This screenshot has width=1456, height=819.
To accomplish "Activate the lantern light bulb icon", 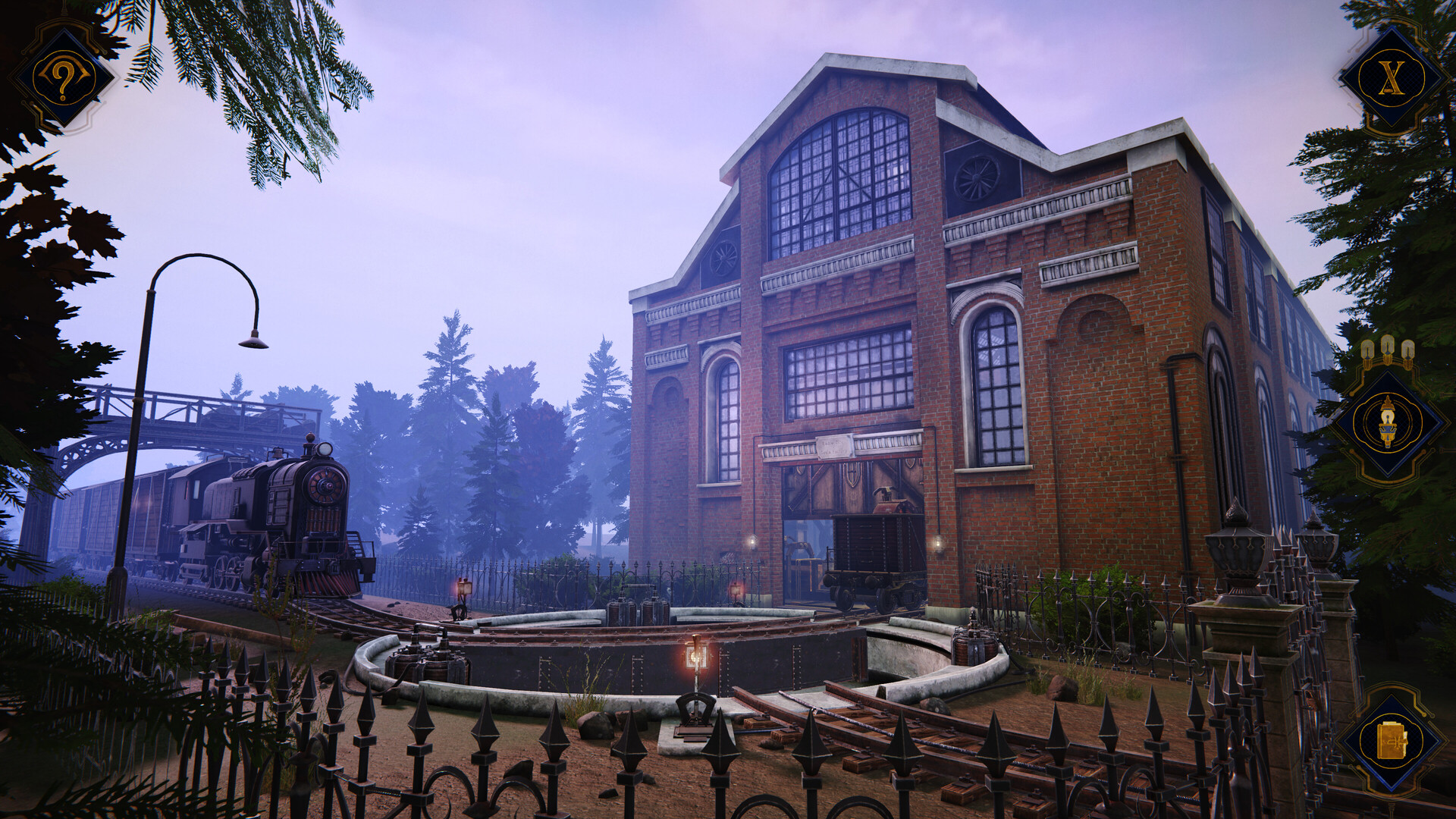I will [x=1388, y=422].
